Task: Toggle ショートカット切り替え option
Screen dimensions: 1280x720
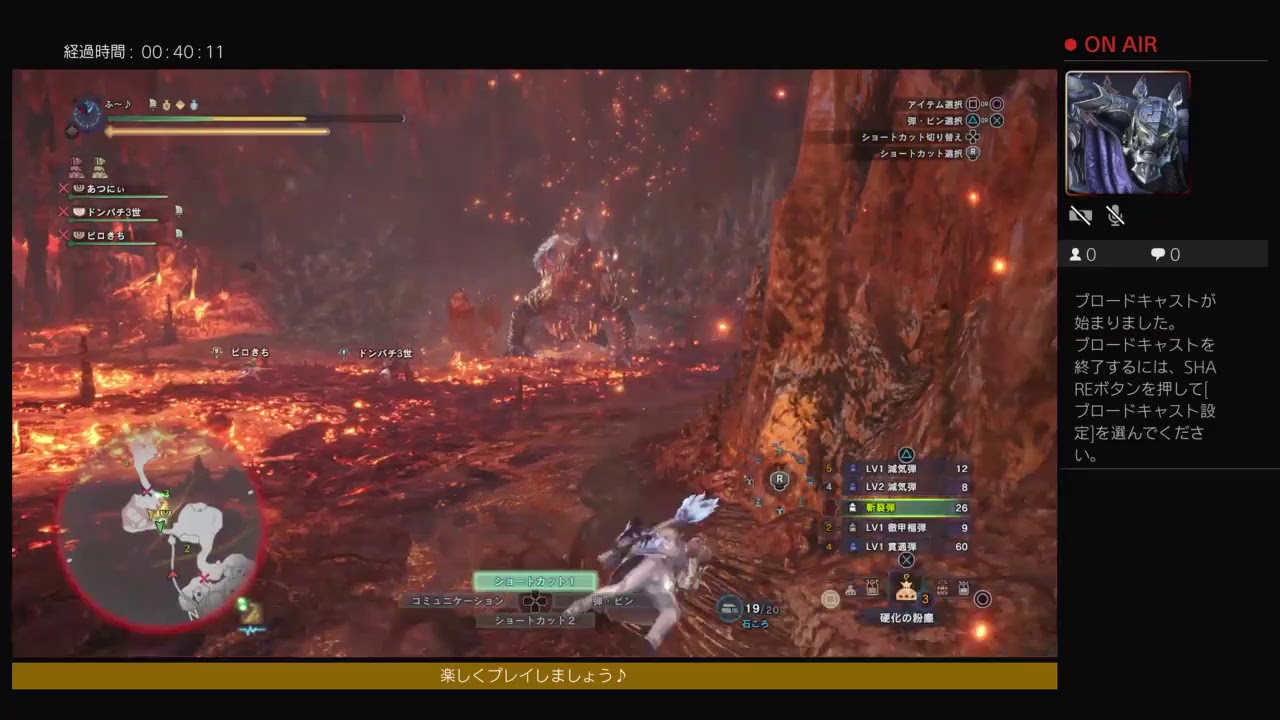Action: pyautogui.click(x=915, y=137)
